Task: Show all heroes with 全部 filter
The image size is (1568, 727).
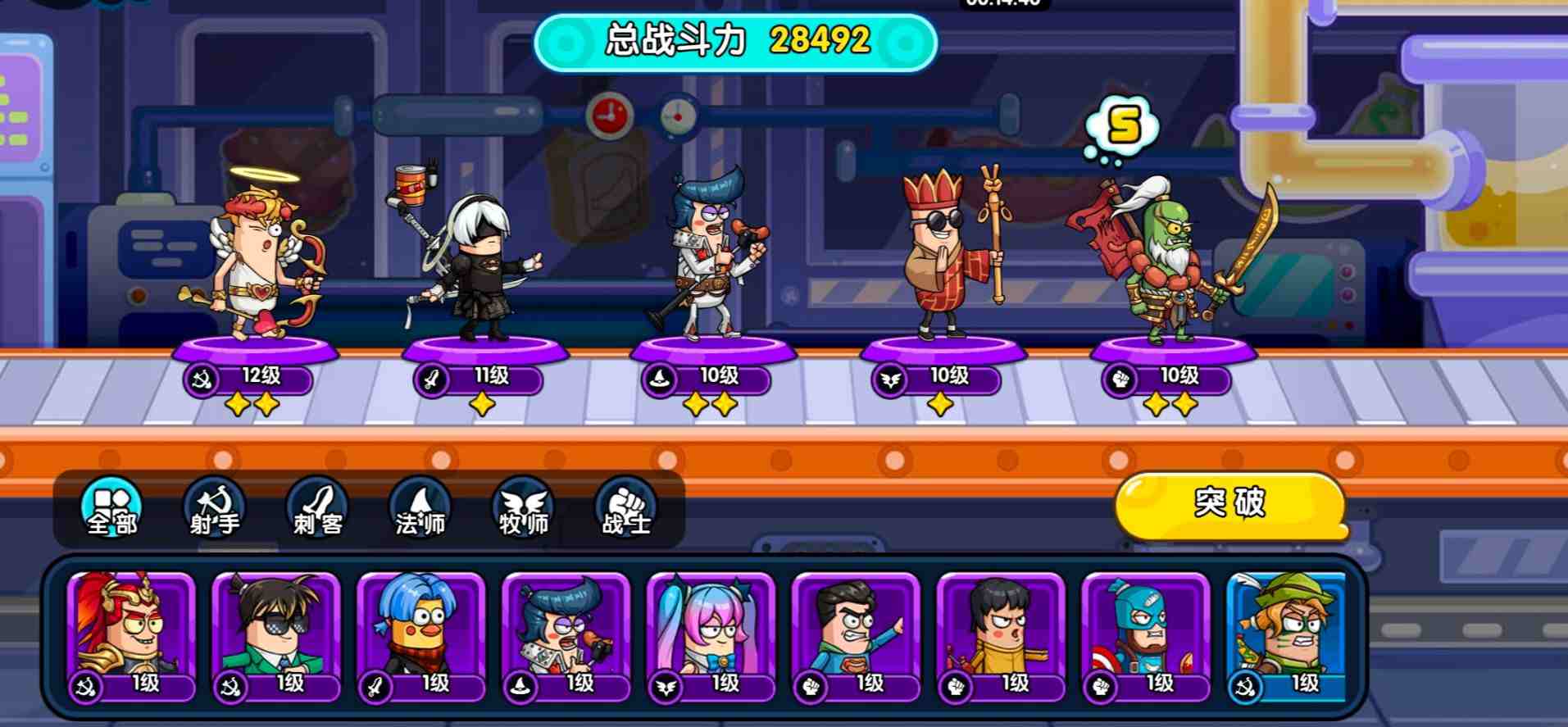Action: click(112, 509)
